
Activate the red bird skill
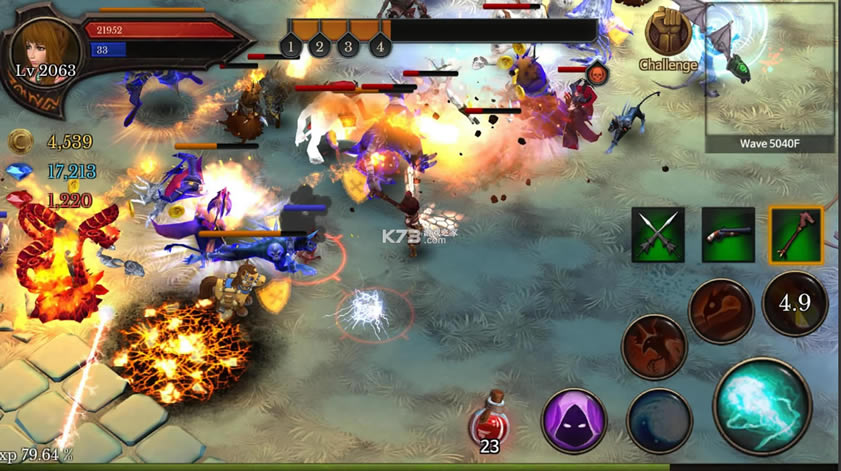click(654, 346)
